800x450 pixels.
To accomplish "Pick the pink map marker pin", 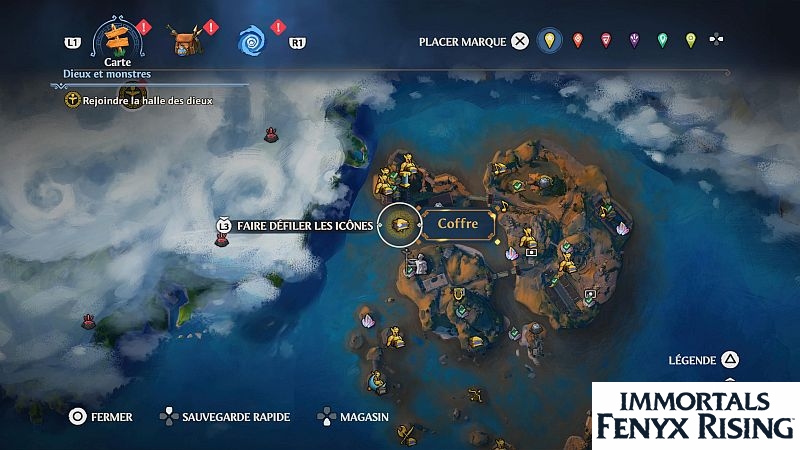I will coord(605,41).
